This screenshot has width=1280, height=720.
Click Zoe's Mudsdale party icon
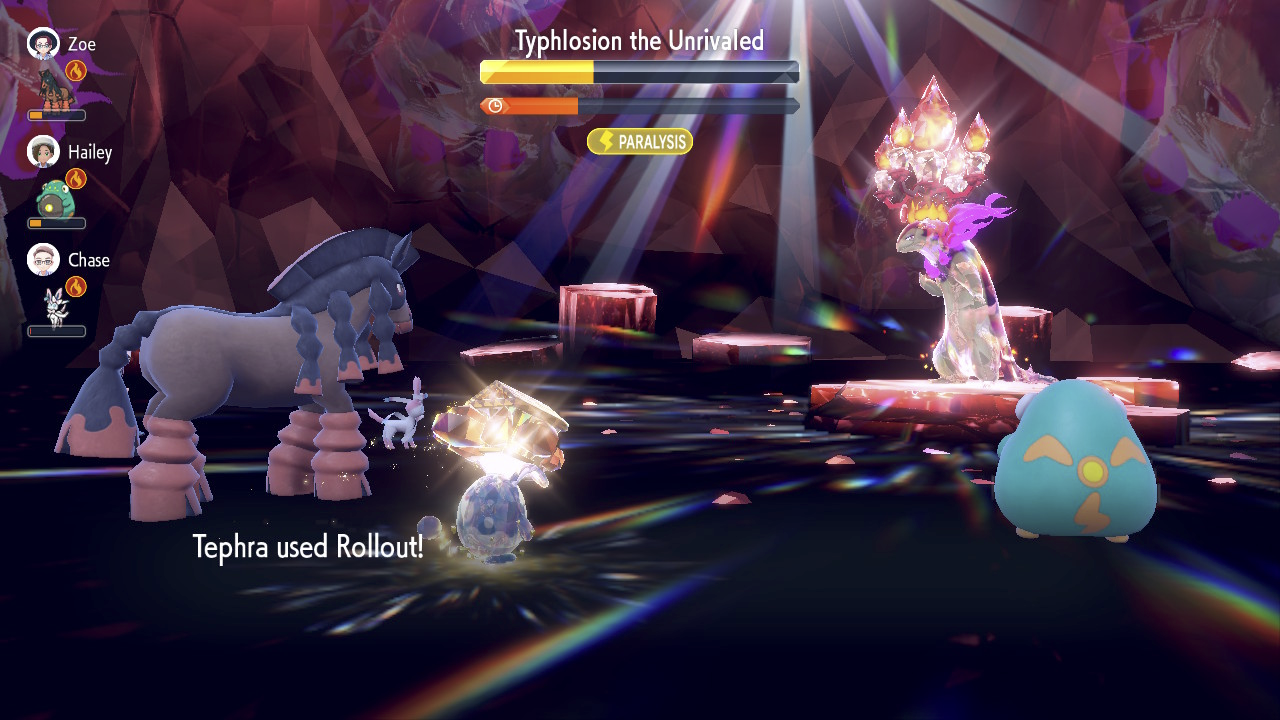(x=50, y=87)
